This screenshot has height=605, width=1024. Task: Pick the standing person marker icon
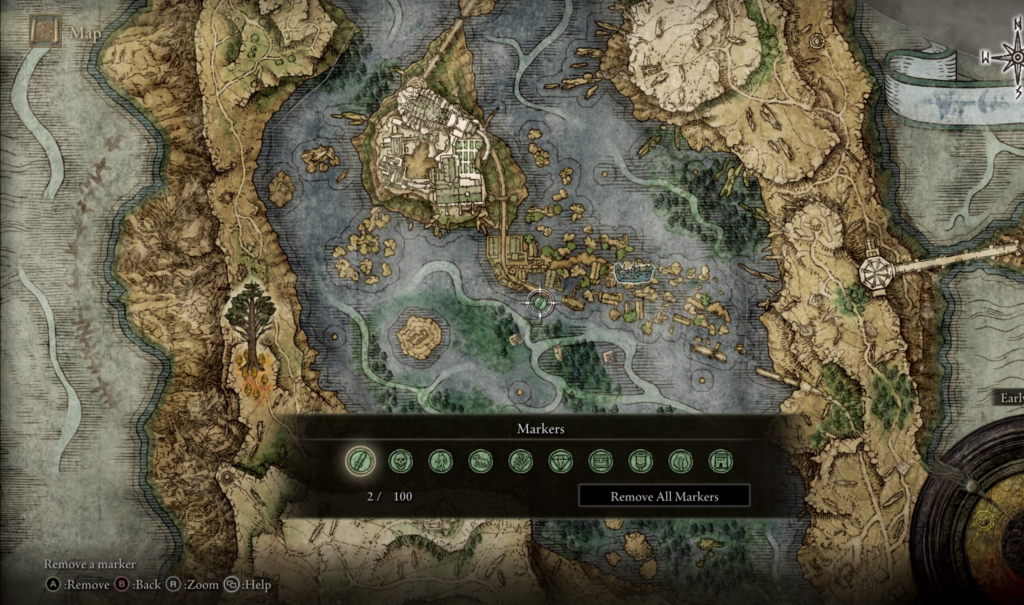(440, 461)
